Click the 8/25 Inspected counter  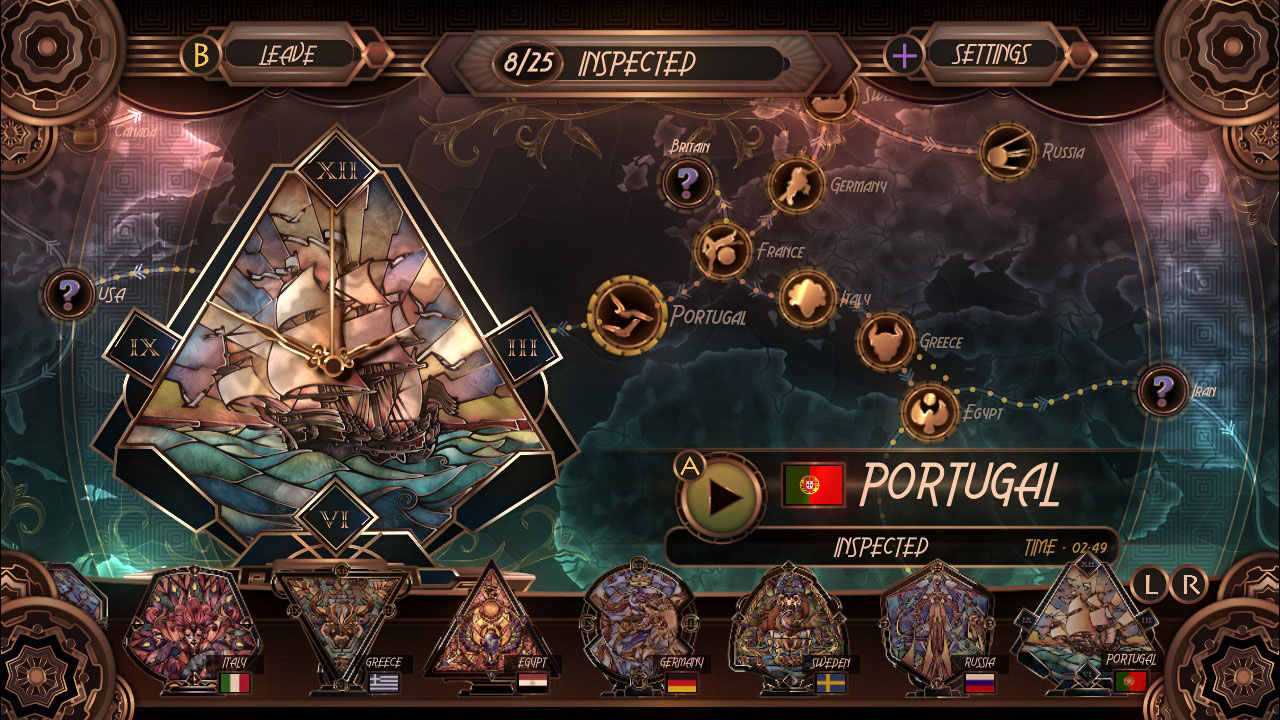tap(604, 56)
